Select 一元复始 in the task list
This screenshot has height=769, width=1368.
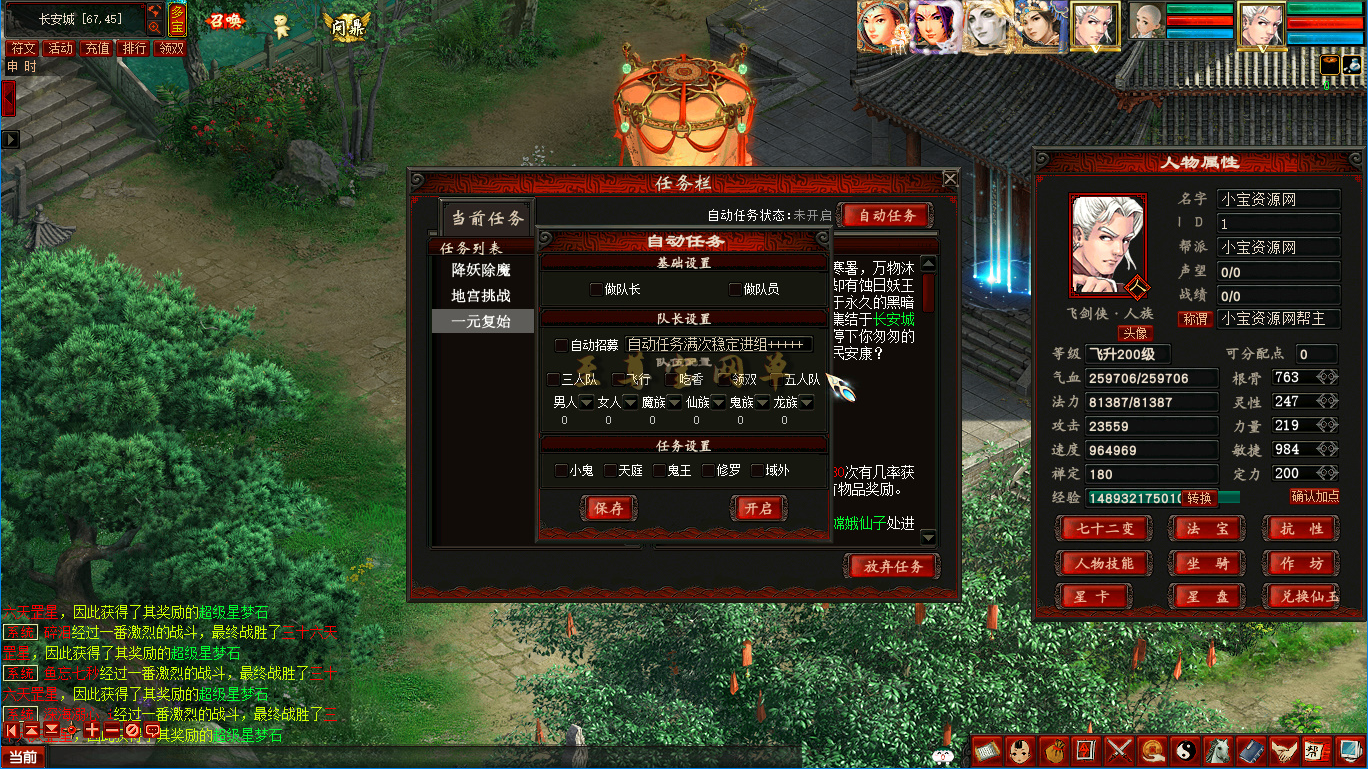(481, 321)
